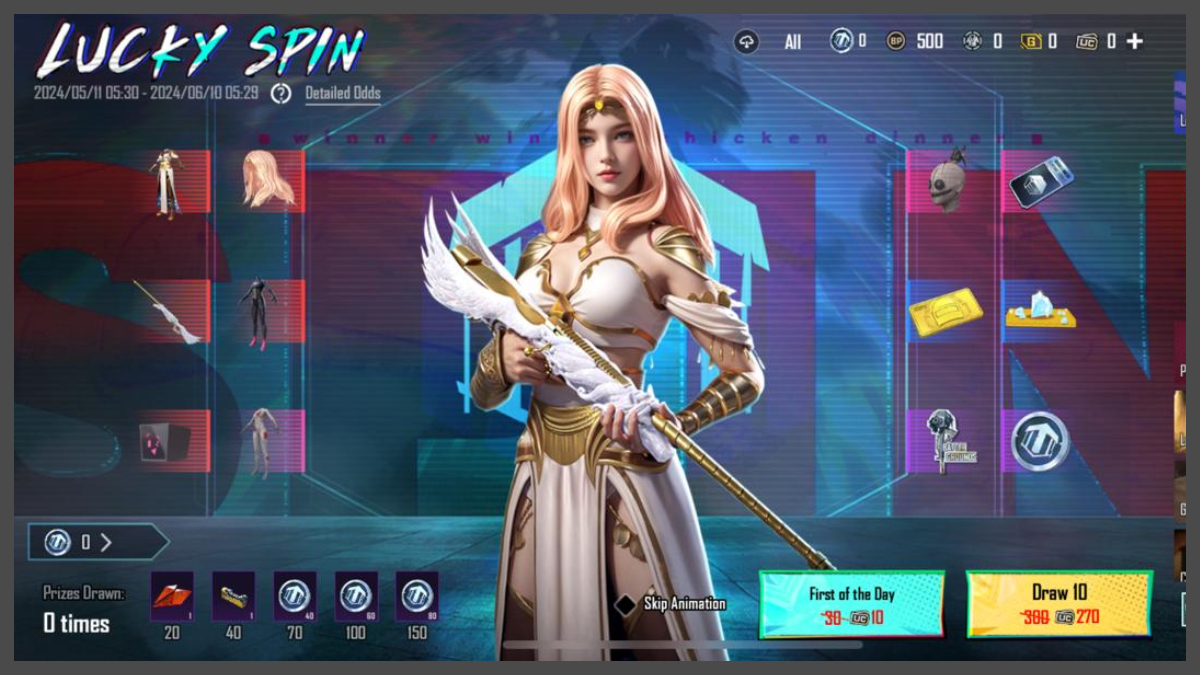
Task: Open the lucky coin counter with arrow
Action: click(96, 542)
